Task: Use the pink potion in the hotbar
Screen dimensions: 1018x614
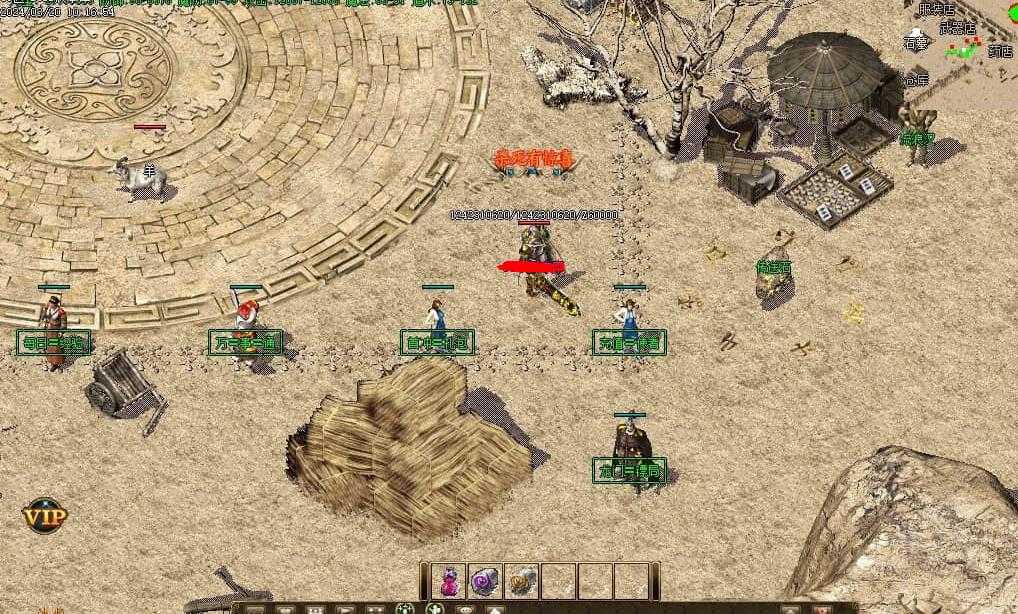Action: [450, 580]
